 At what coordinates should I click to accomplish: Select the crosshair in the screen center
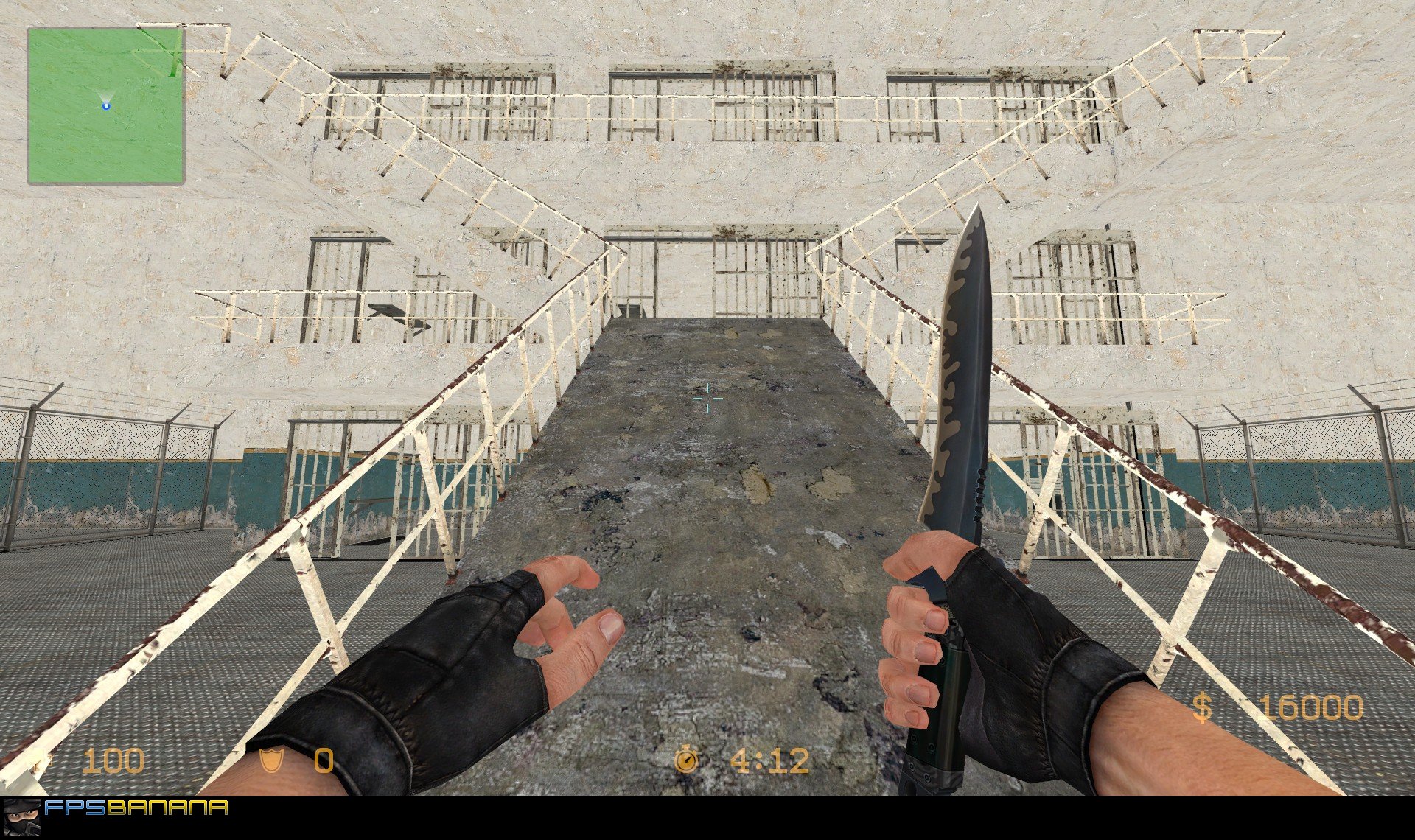707,398
